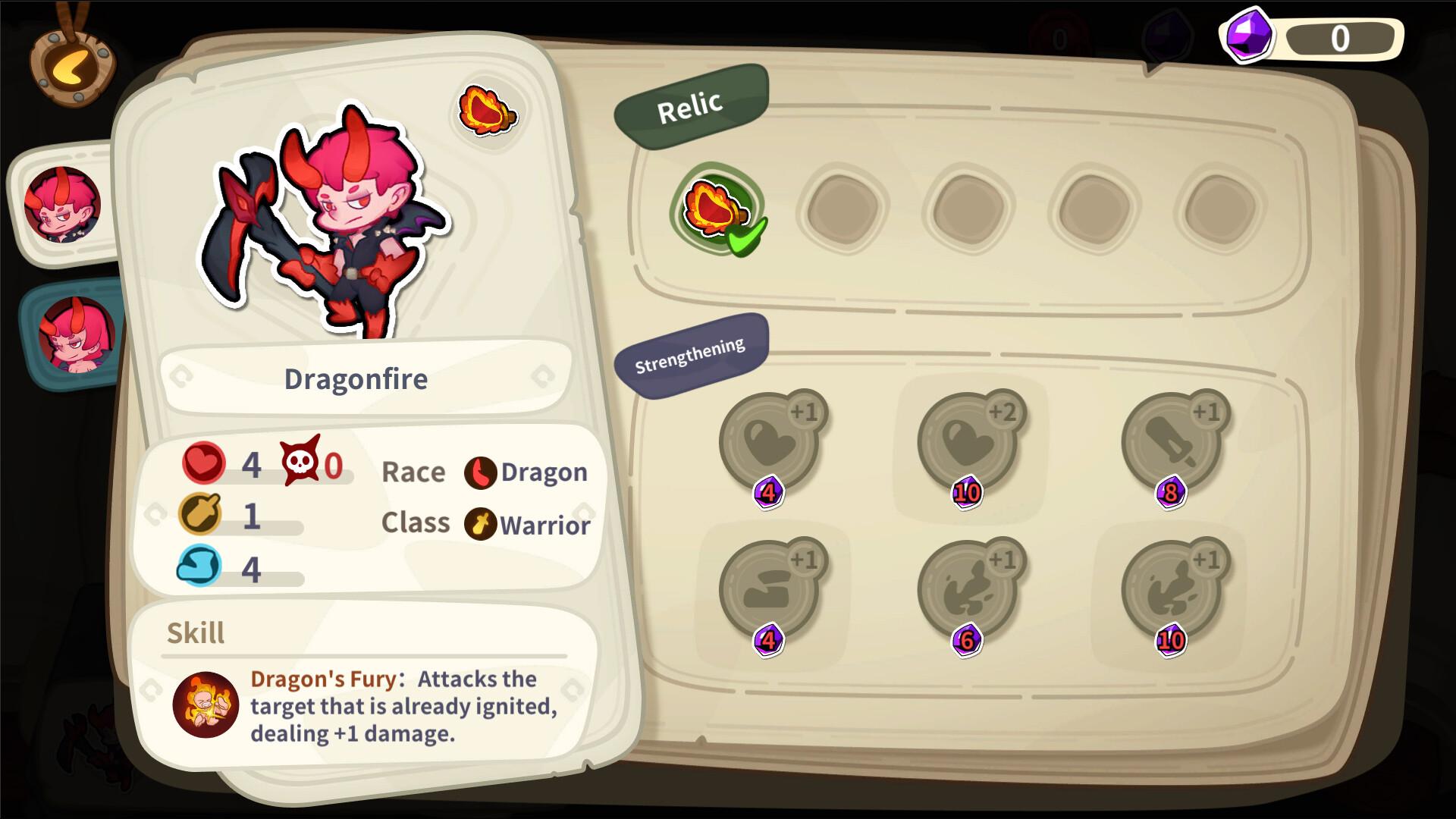Switch to the teal-background character portrait tab

pyautogui.click(x=76, y=334)
